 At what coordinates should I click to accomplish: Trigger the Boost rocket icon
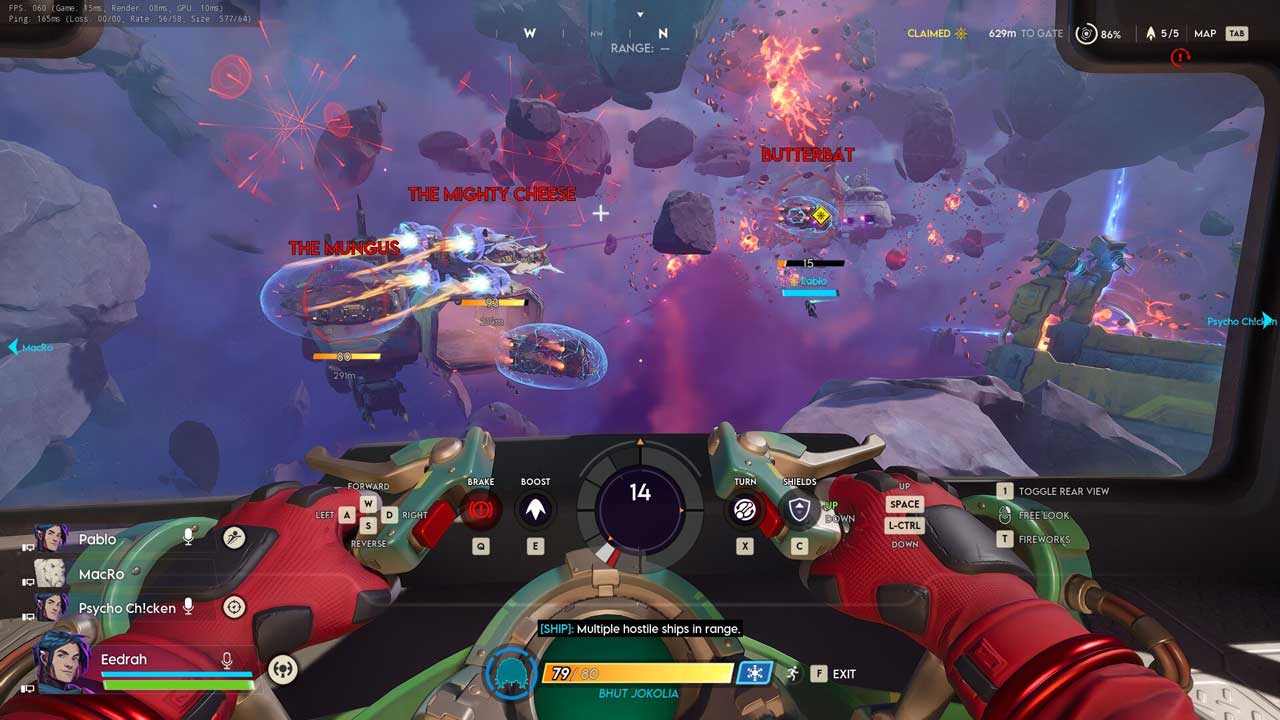tap(535, 511)
